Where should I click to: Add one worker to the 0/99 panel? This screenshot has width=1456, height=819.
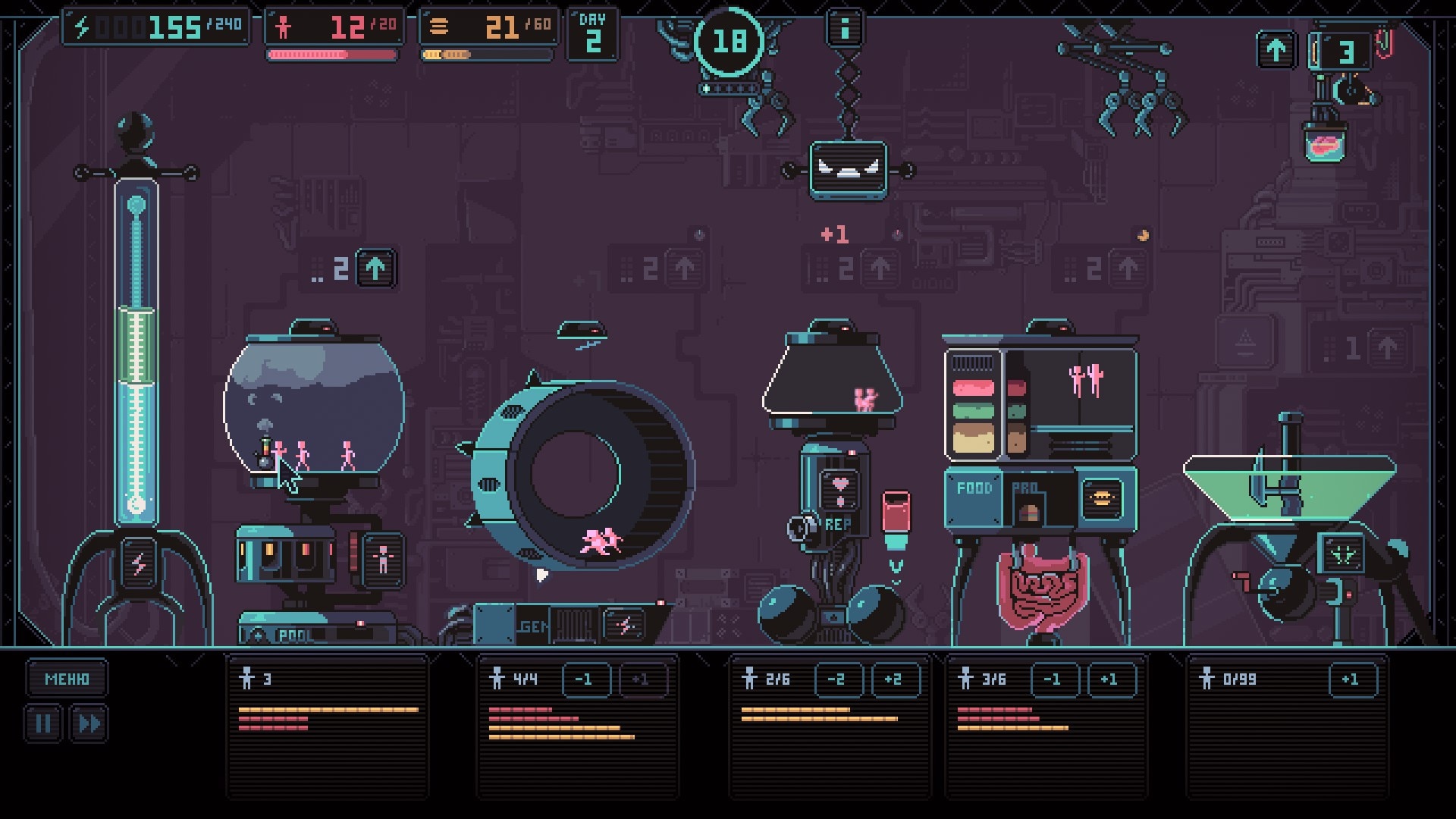1351,679
